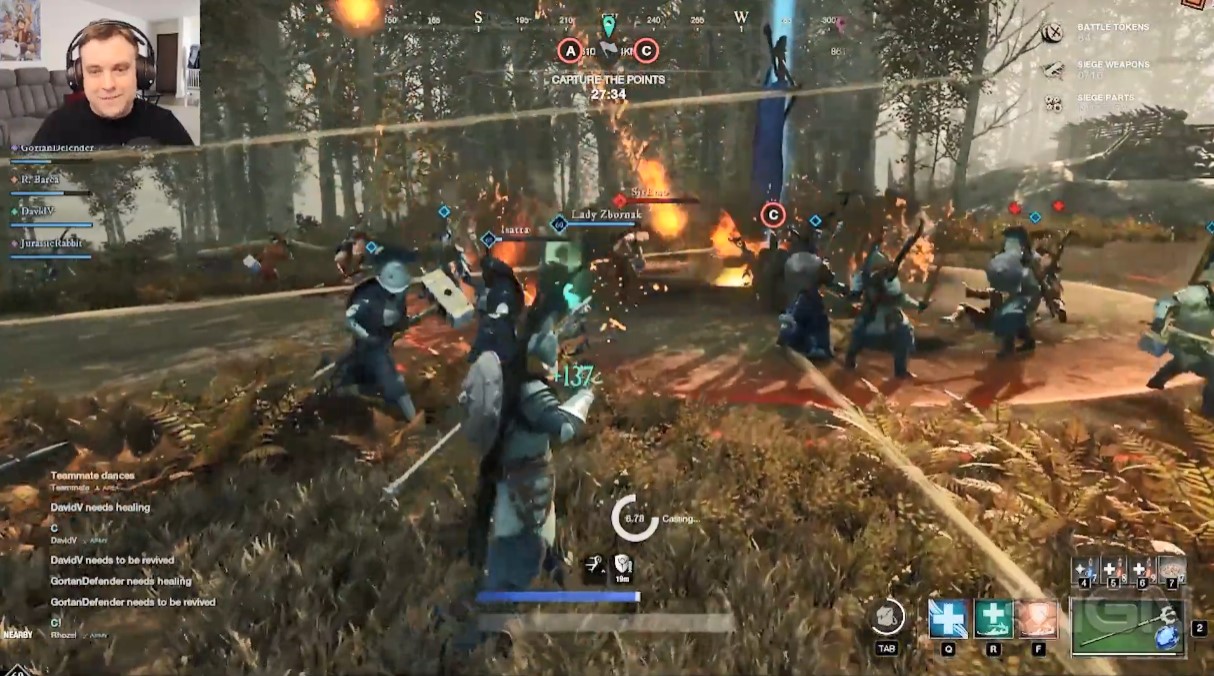Viewport: 1214px width, 676px height.
Task: Click the Siege Parts icon
Action: 1052,102
